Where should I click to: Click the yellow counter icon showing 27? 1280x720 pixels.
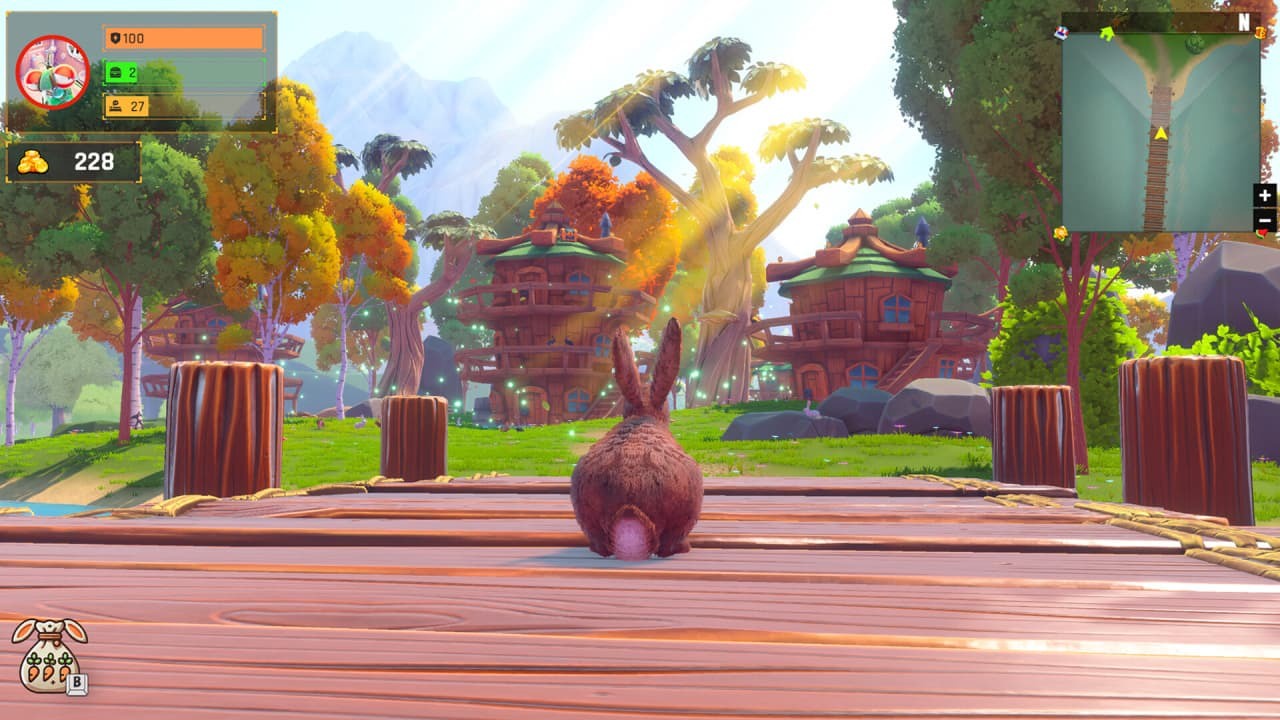tap(117, 105)
